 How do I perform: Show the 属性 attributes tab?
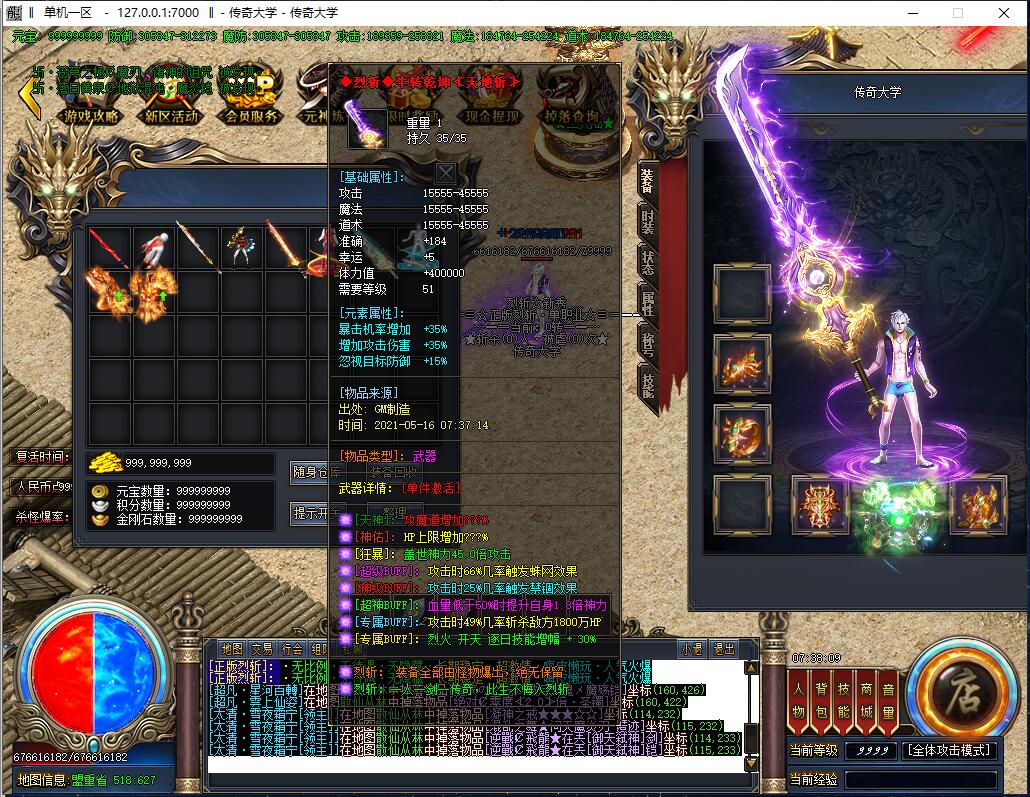click(647, 304)
